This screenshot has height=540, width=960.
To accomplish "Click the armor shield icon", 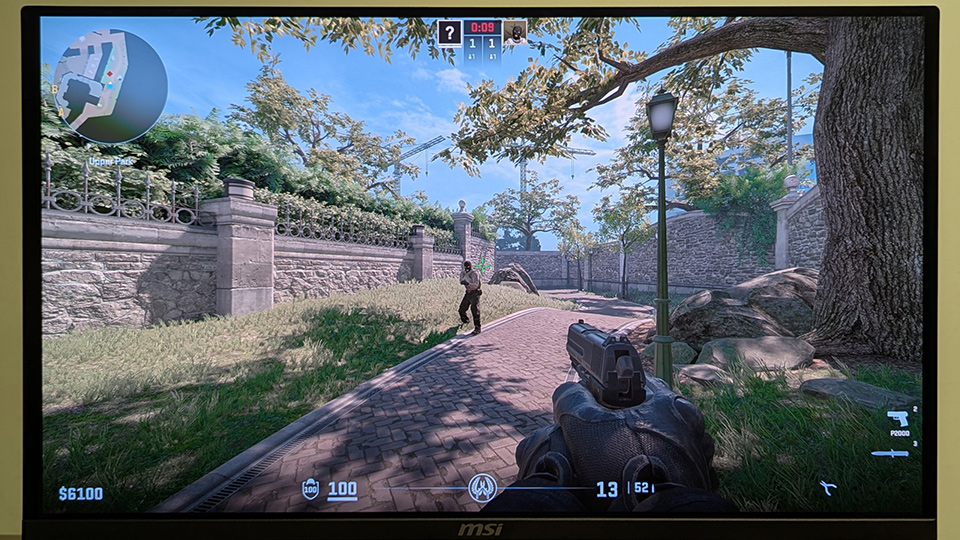I will tap(310, 490).
